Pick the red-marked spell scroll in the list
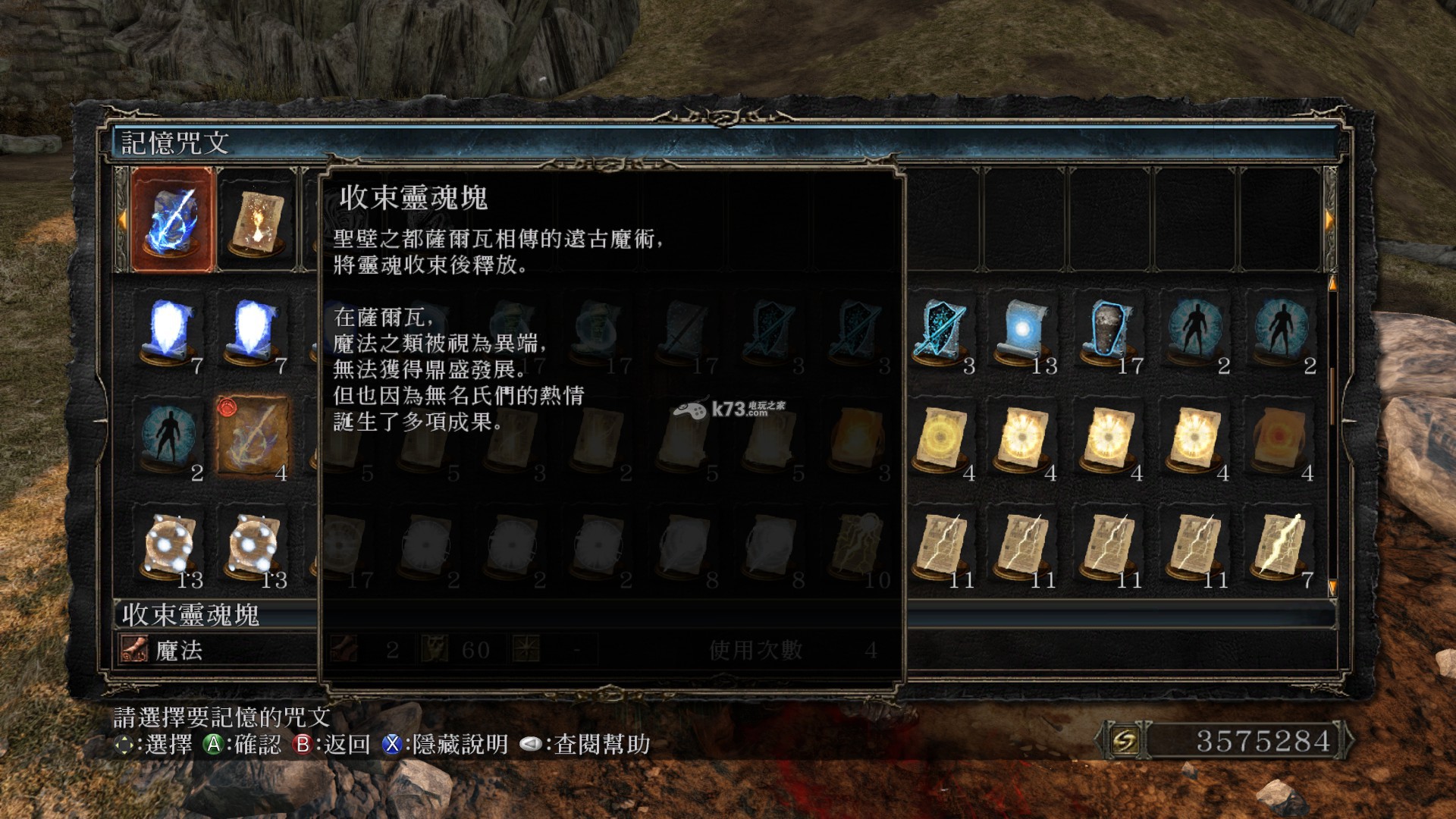Image resolution: width=1456 pixels, height=819 pixels. coord(253,436)
